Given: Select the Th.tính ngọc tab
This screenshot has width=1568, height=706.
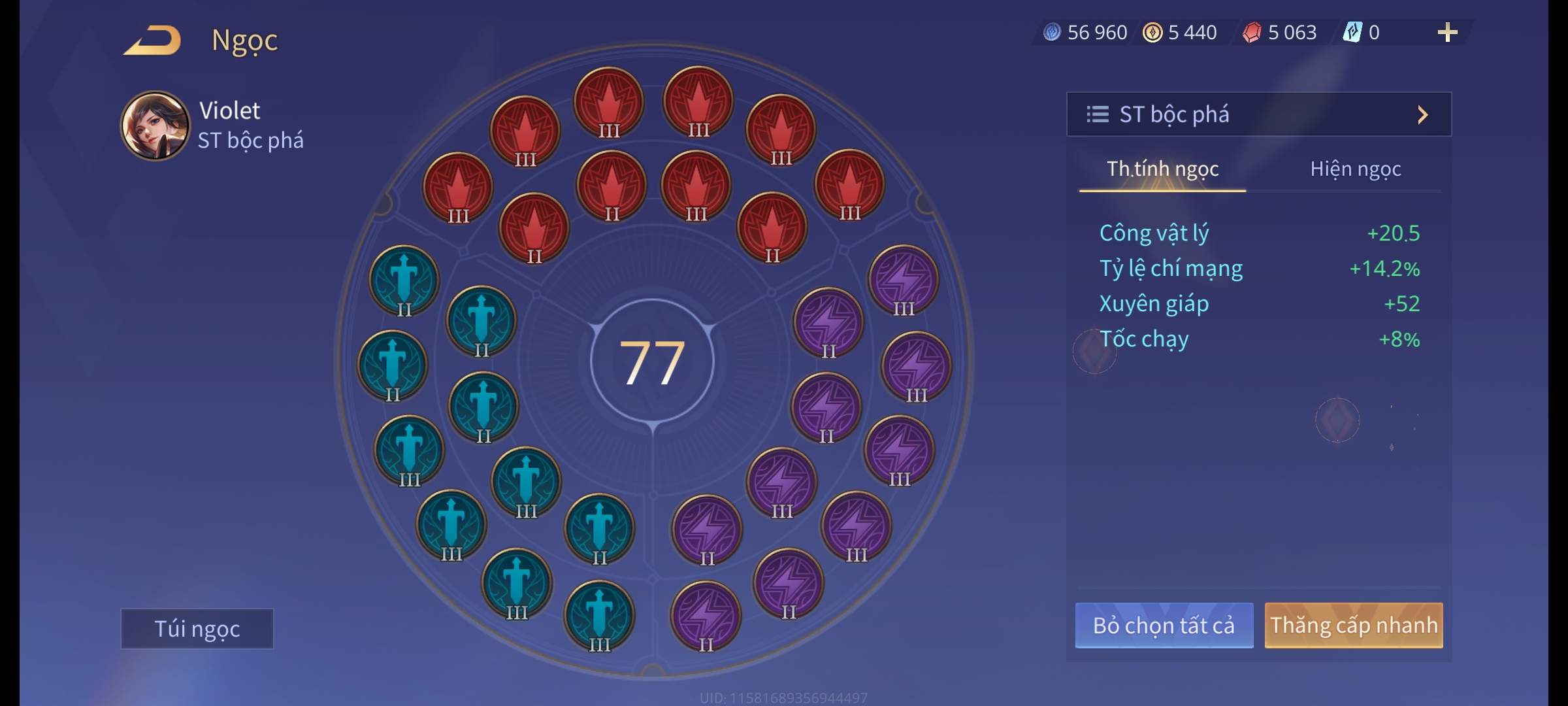Looking at the screenshot, I should (x=1162, y=169).
